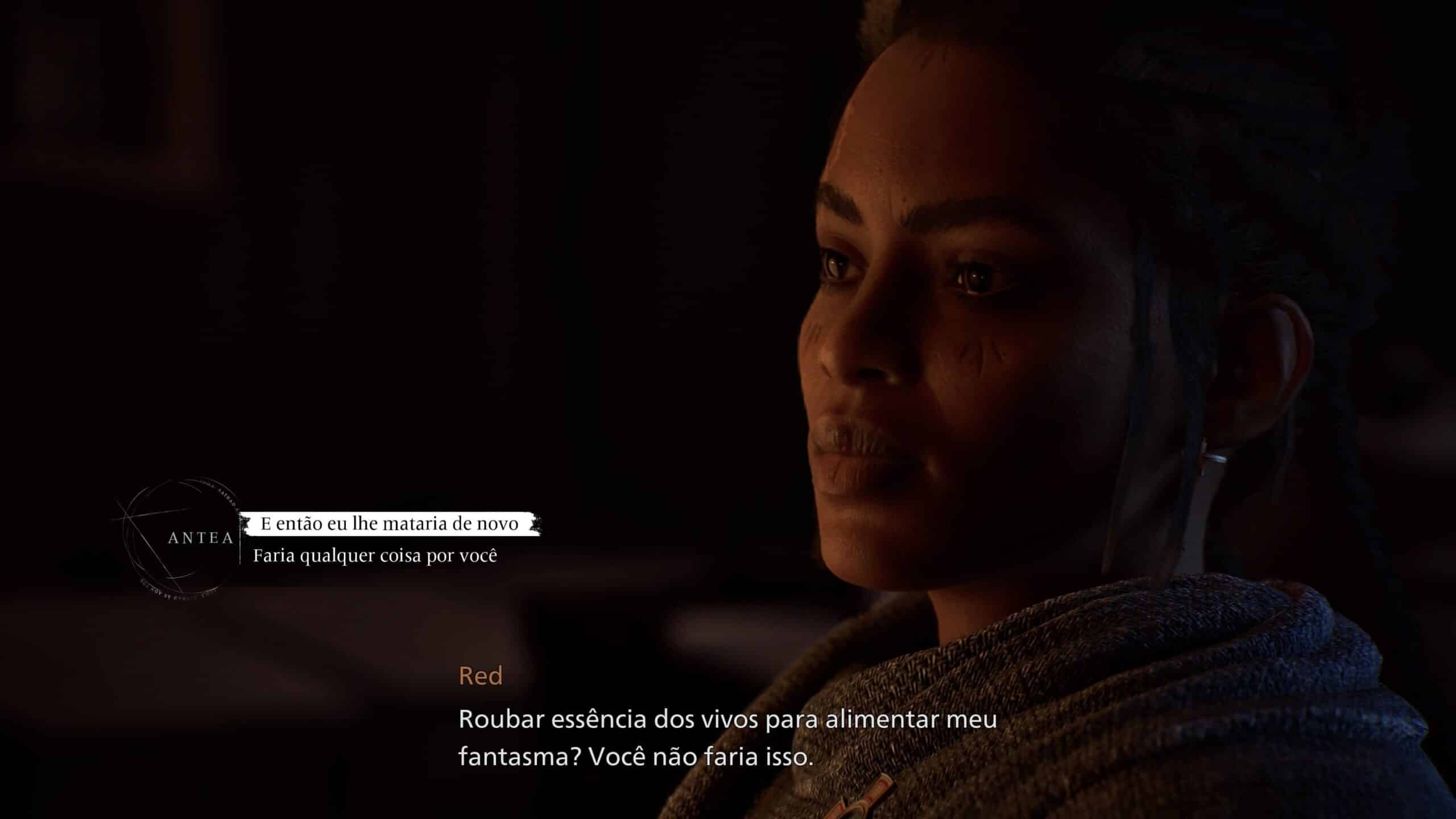Select reply "Faria qualquer coisa por você"
Viewport: 1456px width, 819px height.
click(x=375, y=556)
